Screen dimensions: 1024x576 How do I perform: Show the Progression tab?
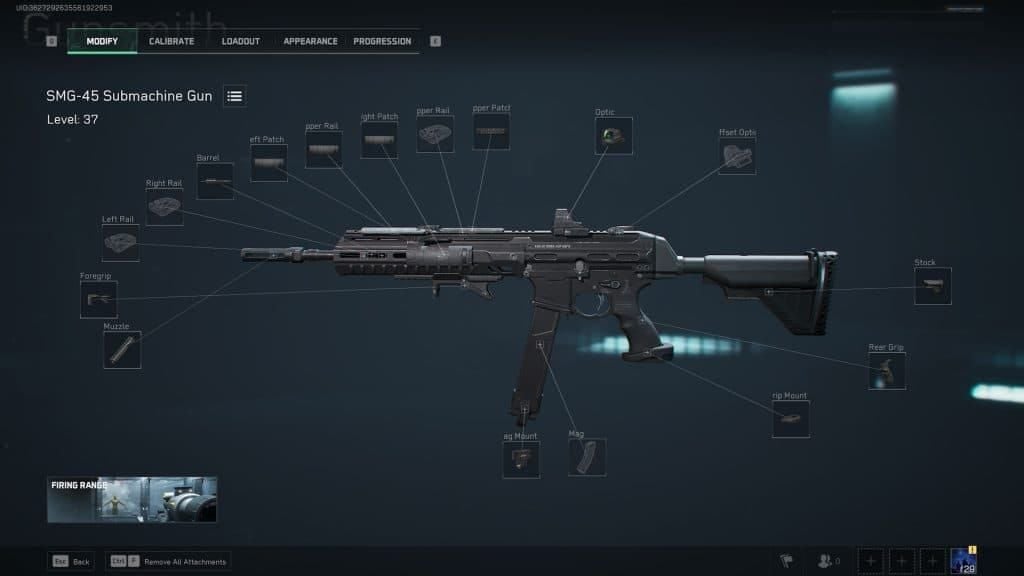(x=382, y=41)
